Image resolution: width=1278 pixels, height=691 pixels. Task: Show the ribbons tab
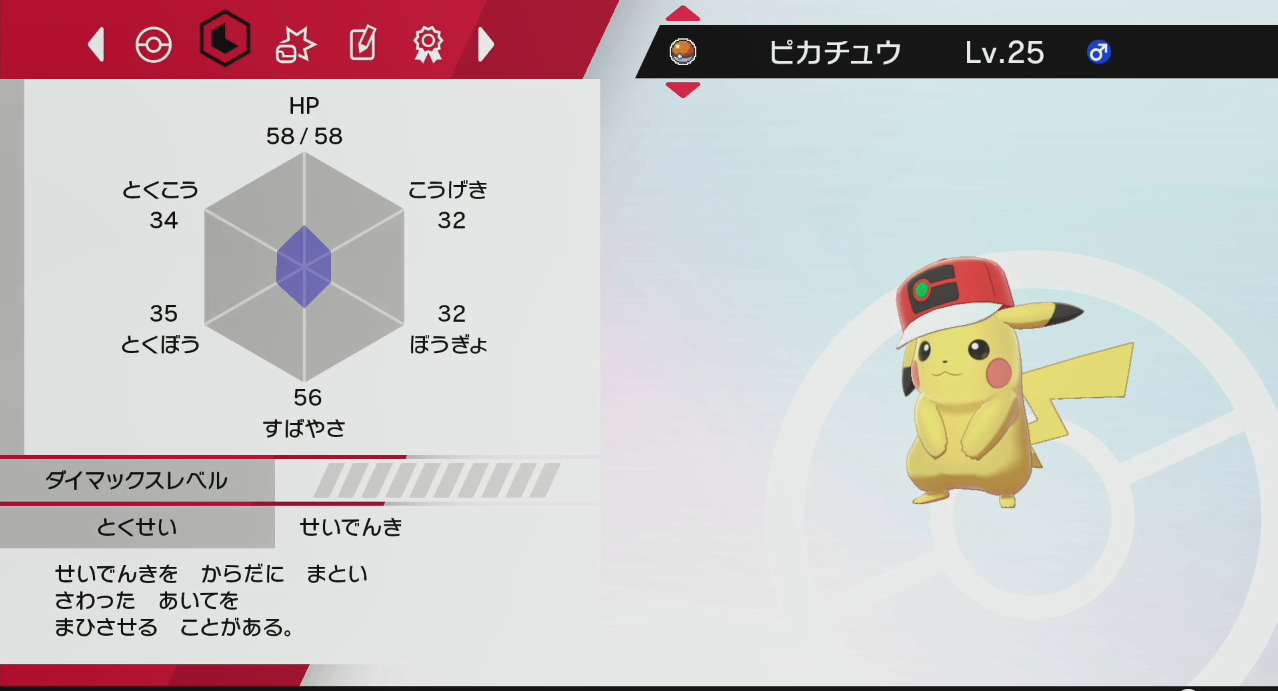coord(428,44)
